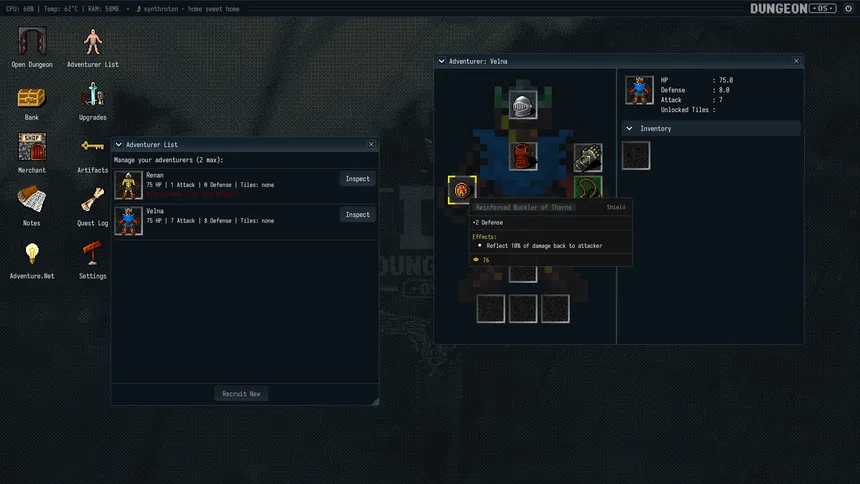The image size is (860, 484).
Task: Close the Adventurer List window
Action: point(372,145)
